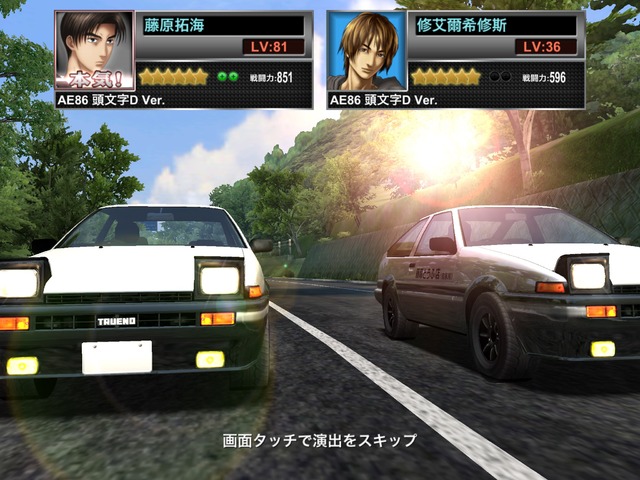This screenshot has height=480, width=640.
Task: Tap the skip cutscene prompt text
Action: pos(319,440)
